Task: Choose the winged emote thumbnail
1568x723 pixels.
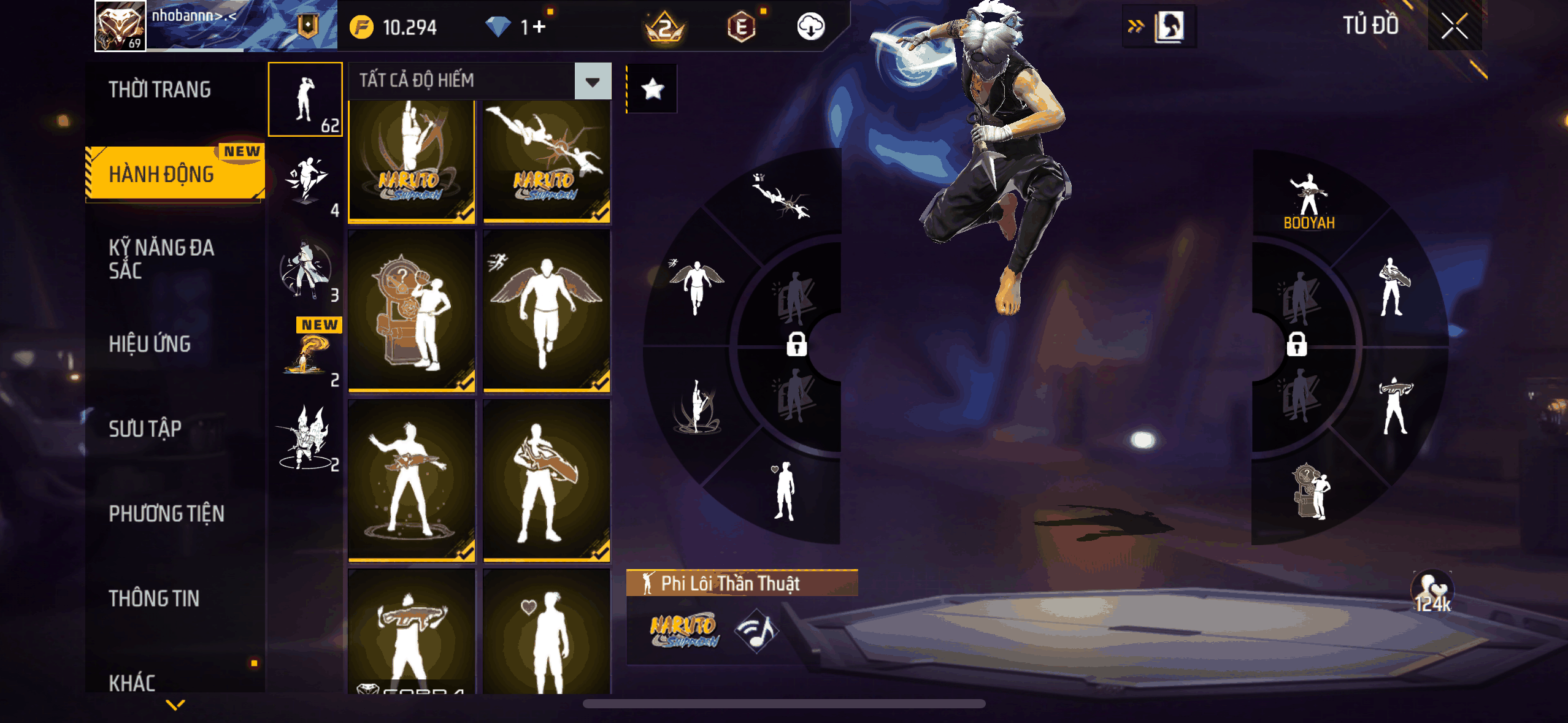Action: pyautogui.click(x=546, y=310)
